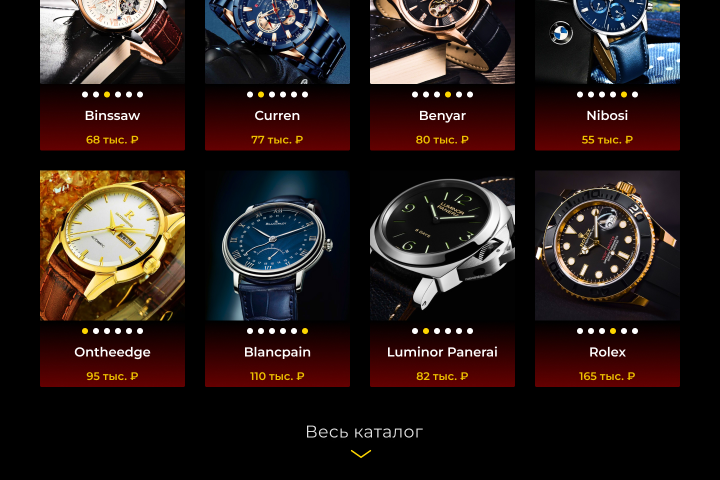Click the Blancpain 110 тыс. price
The height and width of the screenshot is (480, 720).
pyautogui.click(x=277, y=377)
